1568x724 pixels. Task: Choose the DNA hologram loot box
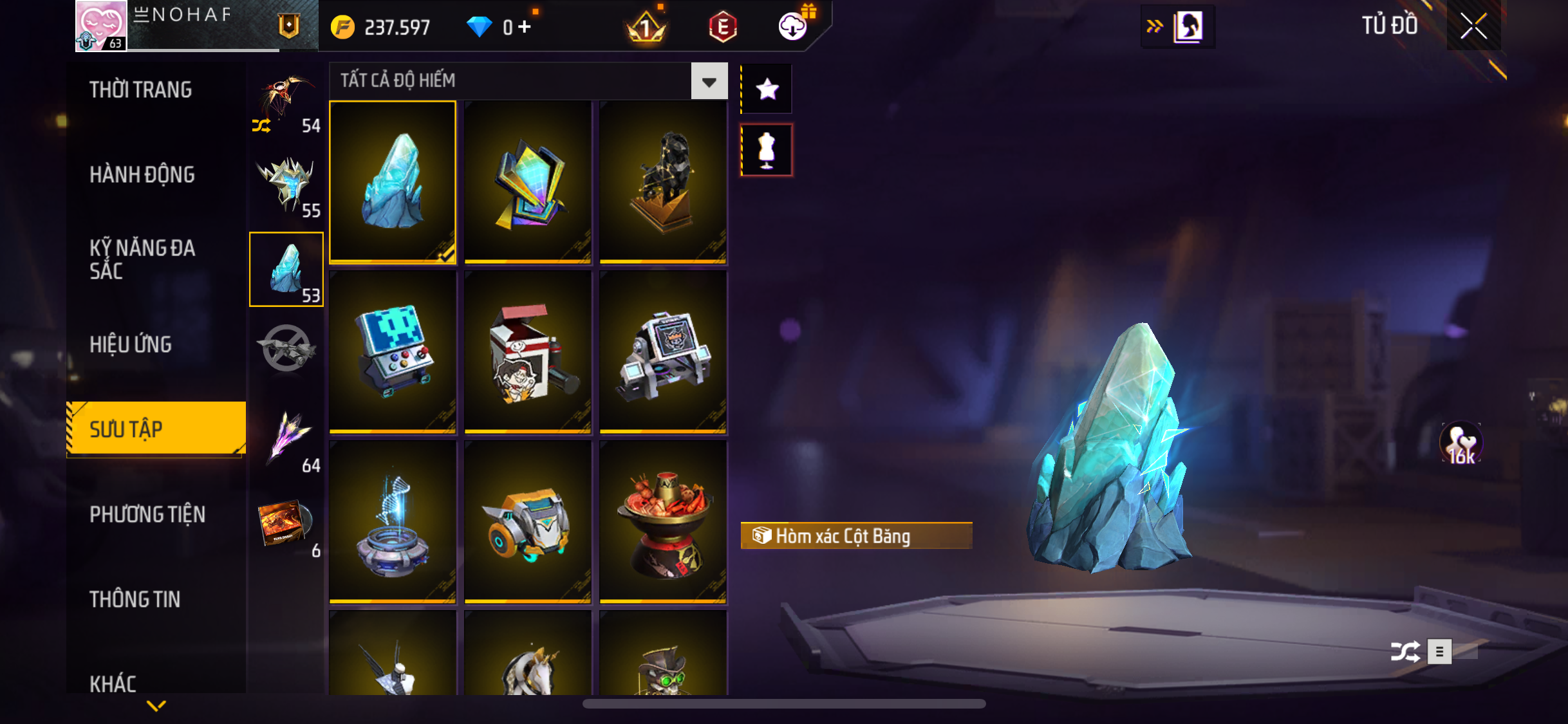393,521
